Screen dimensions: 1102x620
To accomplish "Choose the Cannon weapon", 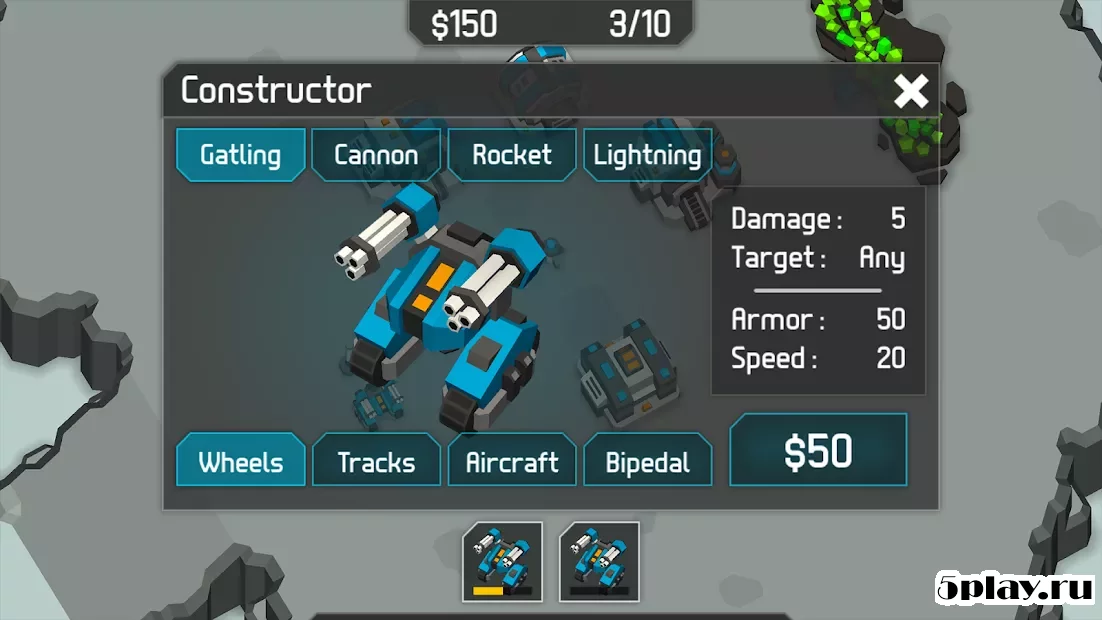I will pyautogui.click(x=376, y=155).
